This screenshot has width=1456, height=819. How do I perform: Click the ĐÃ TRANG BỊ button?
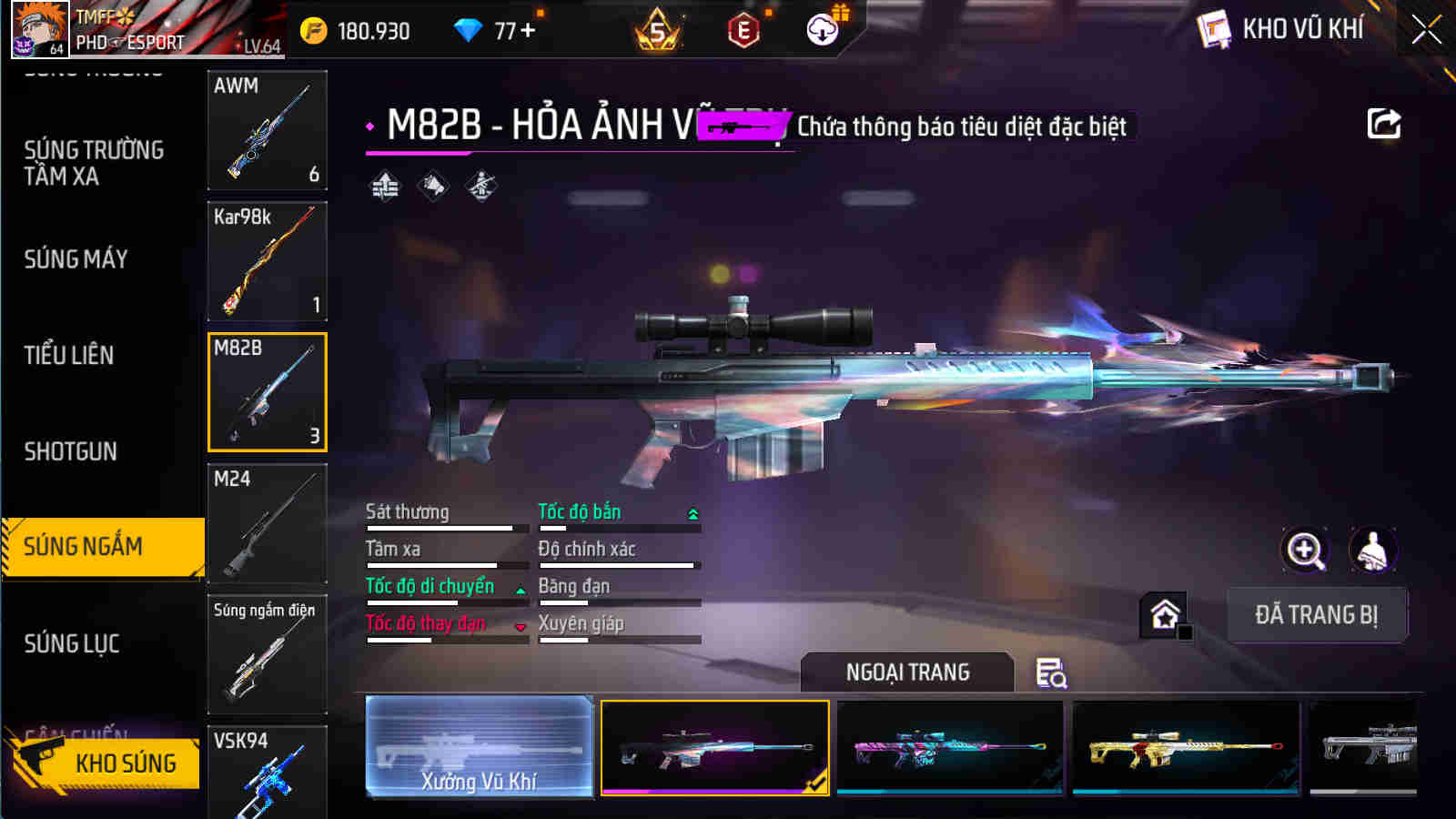pyautogui.click(x=1317, y=613)
